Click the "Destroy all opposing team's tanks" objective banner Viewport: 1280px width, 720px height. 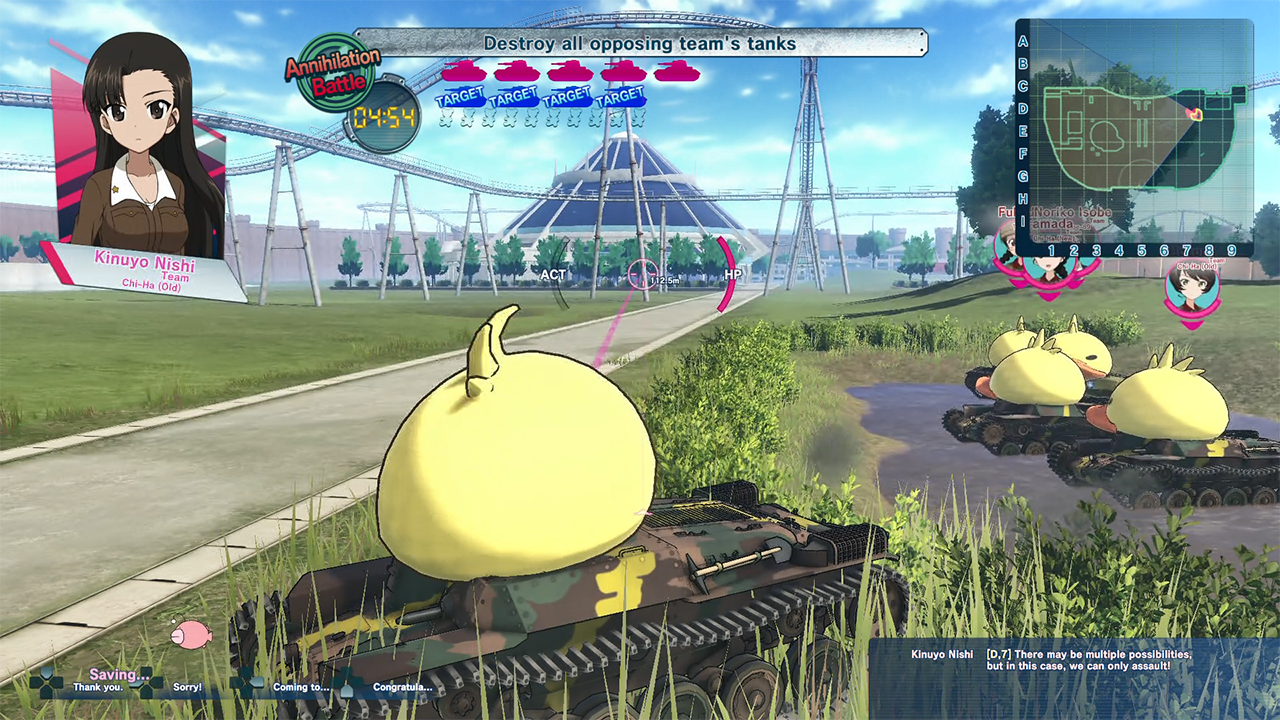pyautogui.click(x=640, y=43)
